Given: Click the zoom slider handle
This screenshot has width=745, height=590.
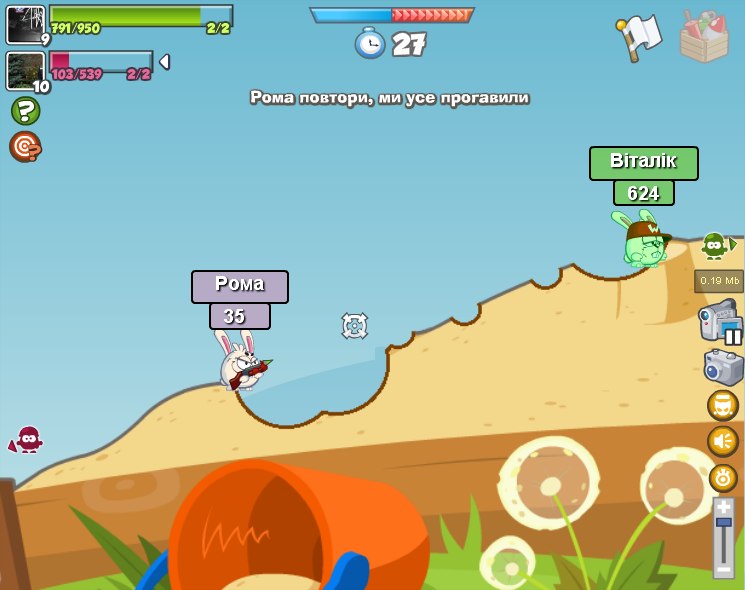Looking at the screenshot, I should pyautogui.click(x=724, y=522).
